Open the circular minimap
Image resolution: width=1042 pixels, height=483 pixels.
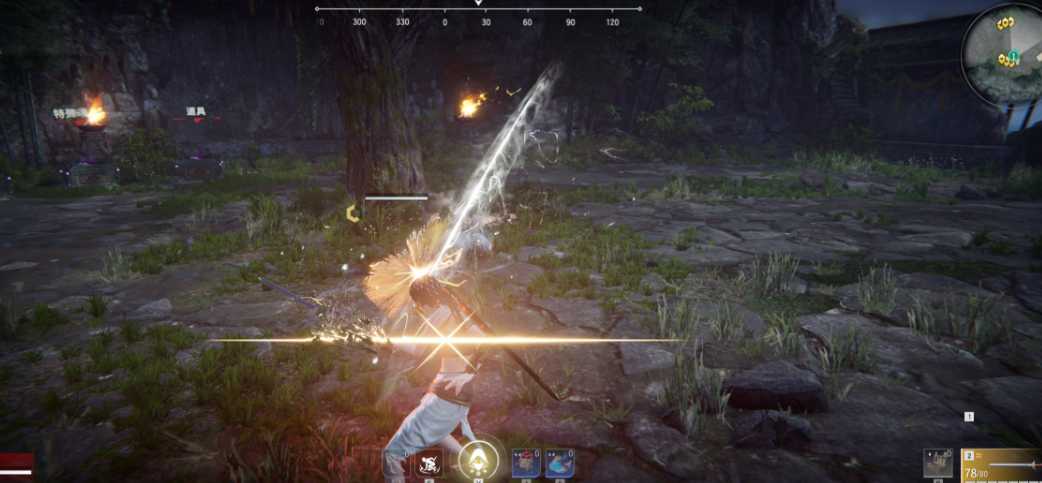click(1003, 50)
